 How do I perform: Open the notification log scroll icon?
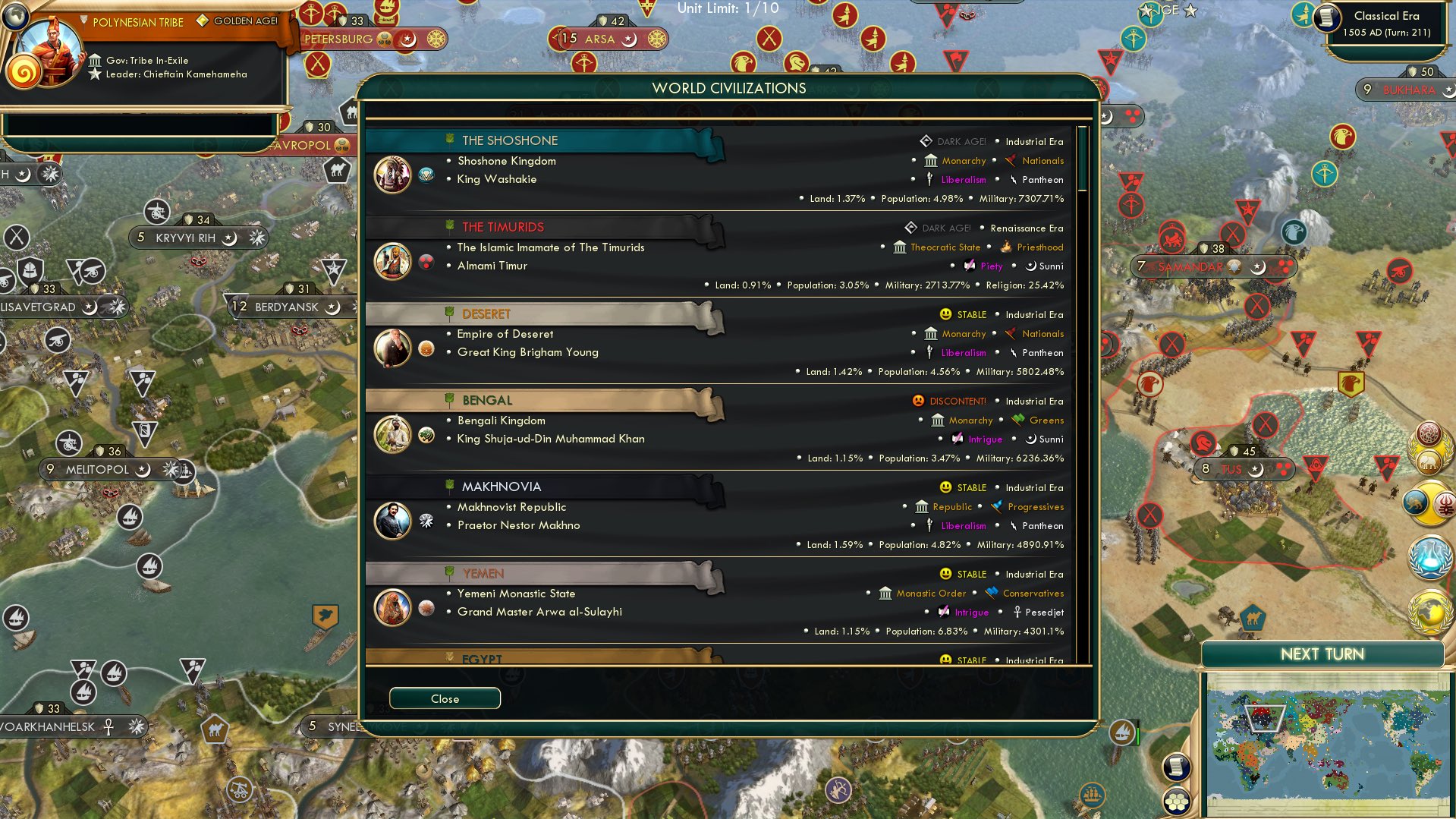tap(1176, 767)
